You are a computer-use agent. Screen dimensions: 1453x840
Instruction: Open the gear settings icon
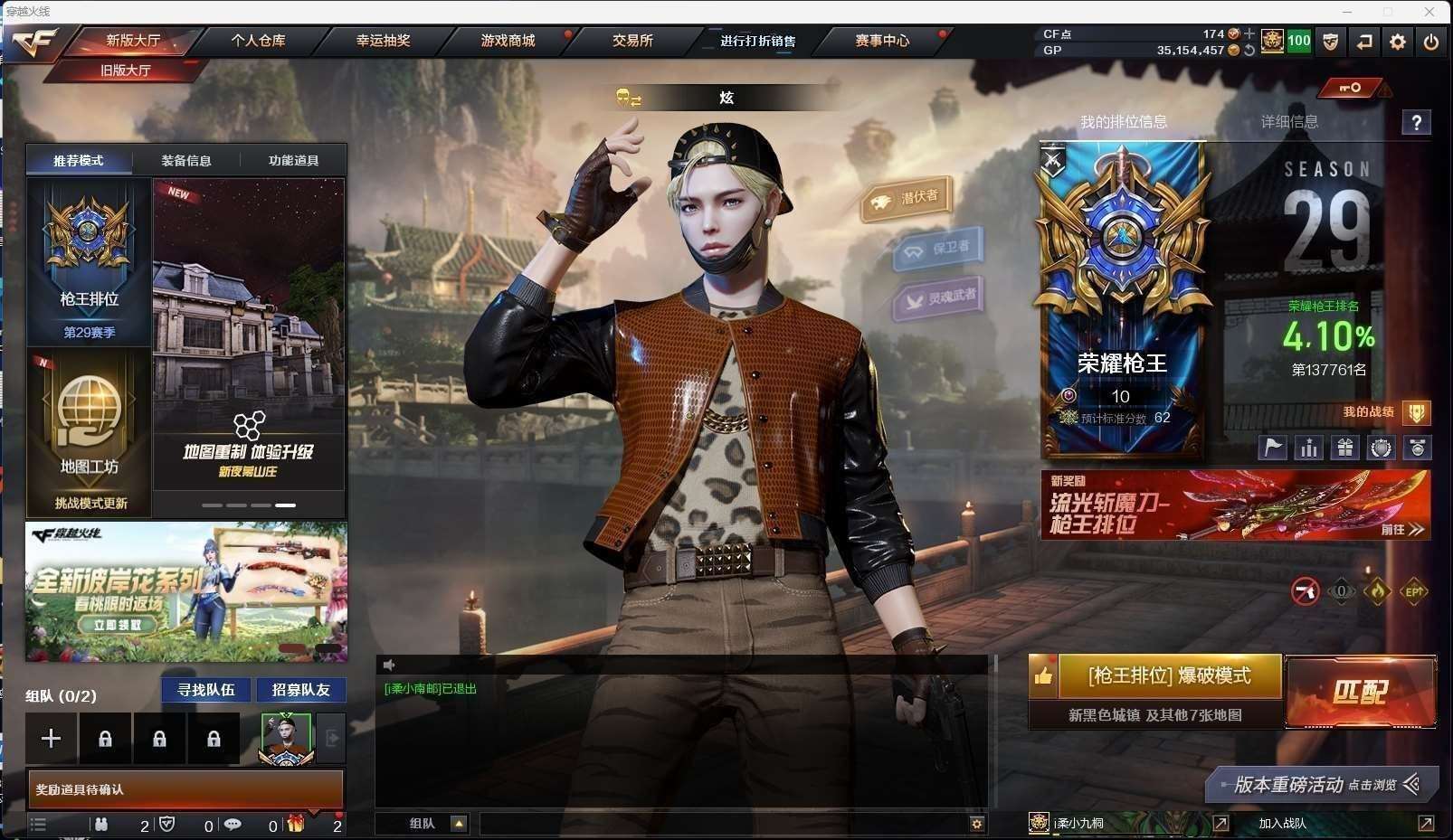click(x=1398, y=42)
